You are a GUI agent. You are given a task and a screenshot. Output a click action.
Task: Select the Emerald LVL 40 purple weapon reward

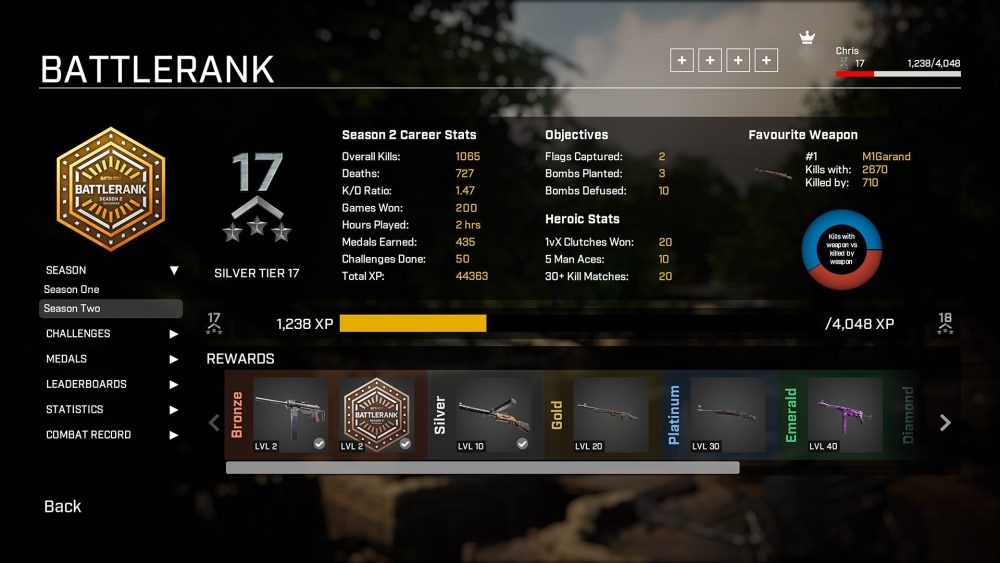(x=845, y=415)
